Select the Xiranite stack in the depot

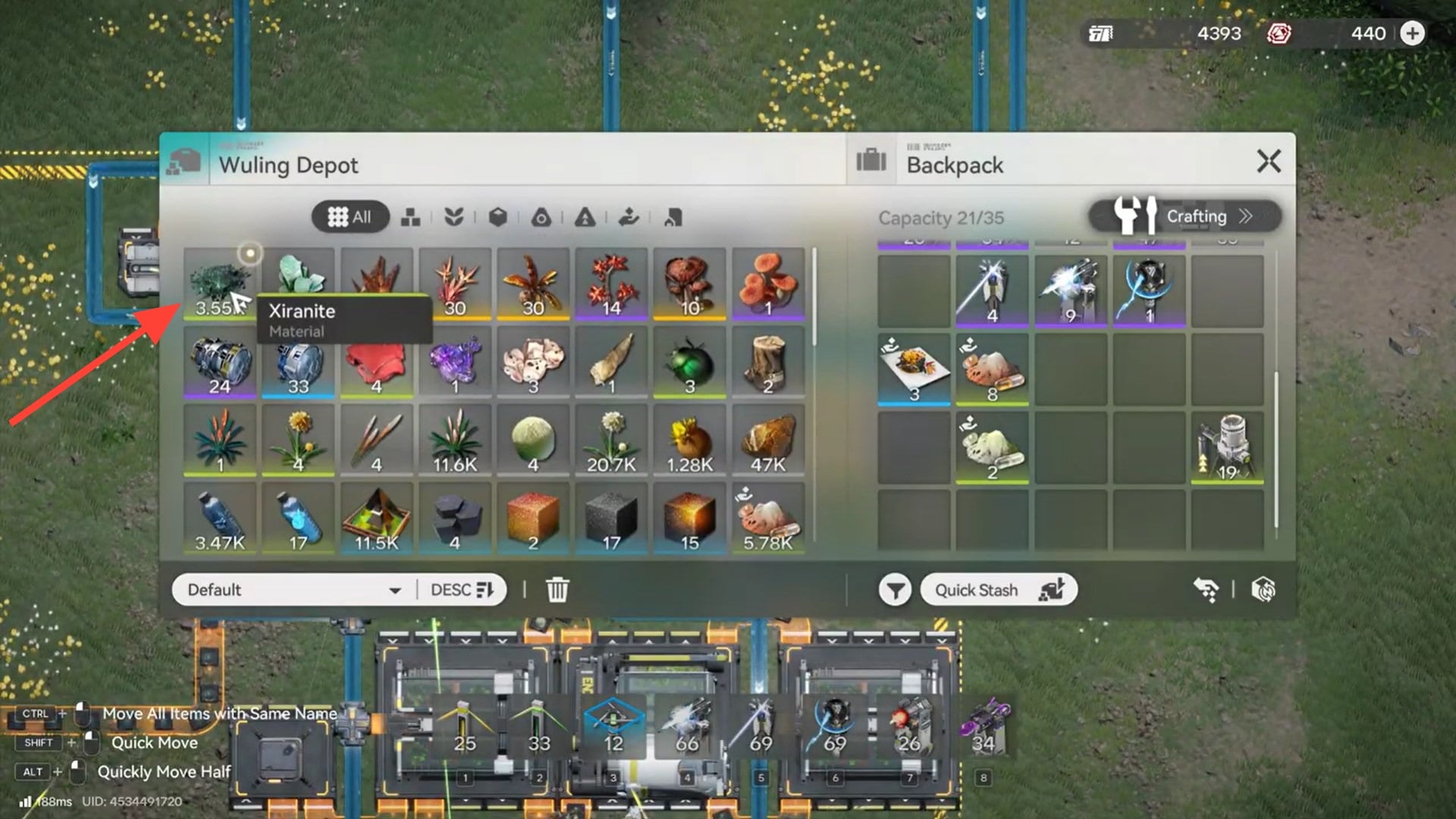(x=219, y=284)
